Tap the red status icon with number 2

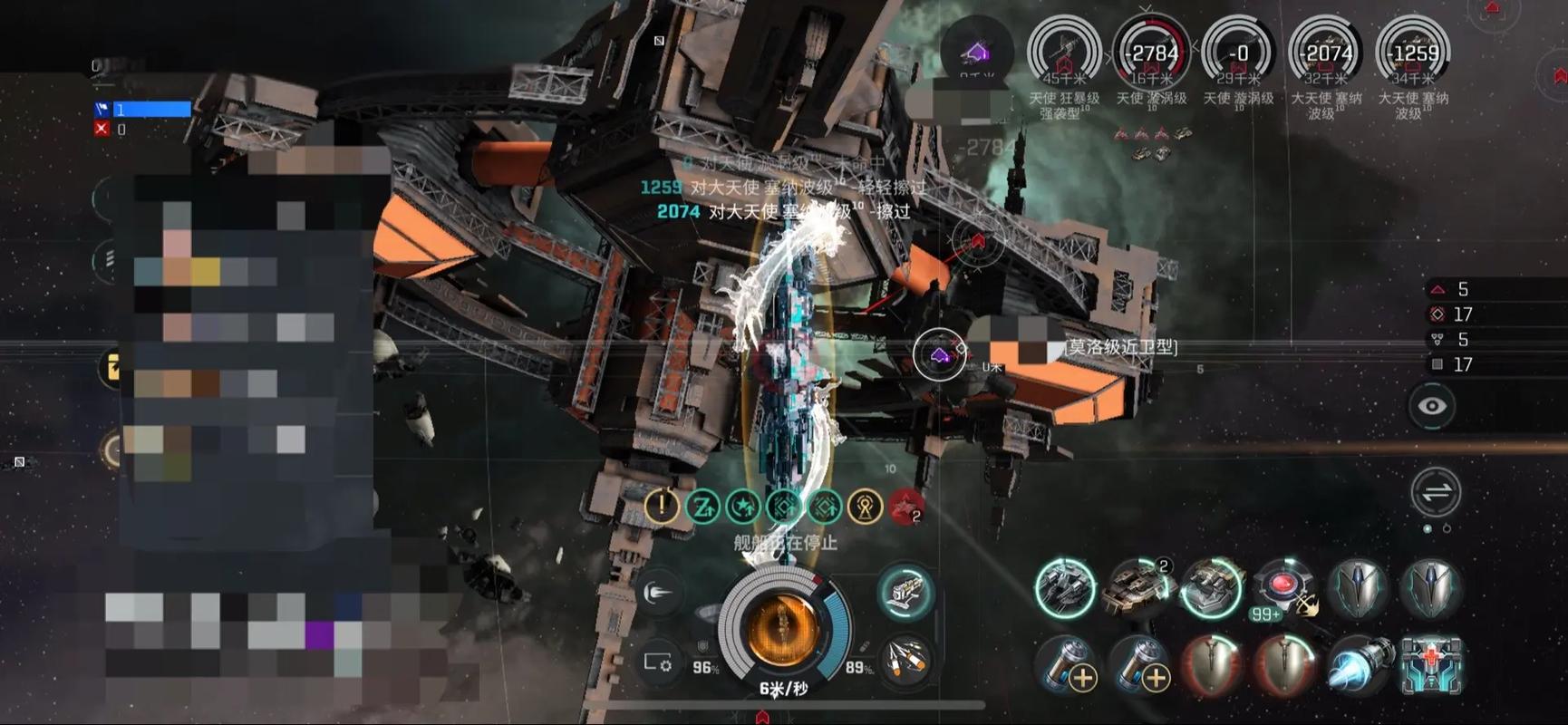click(x=905, y=507)
